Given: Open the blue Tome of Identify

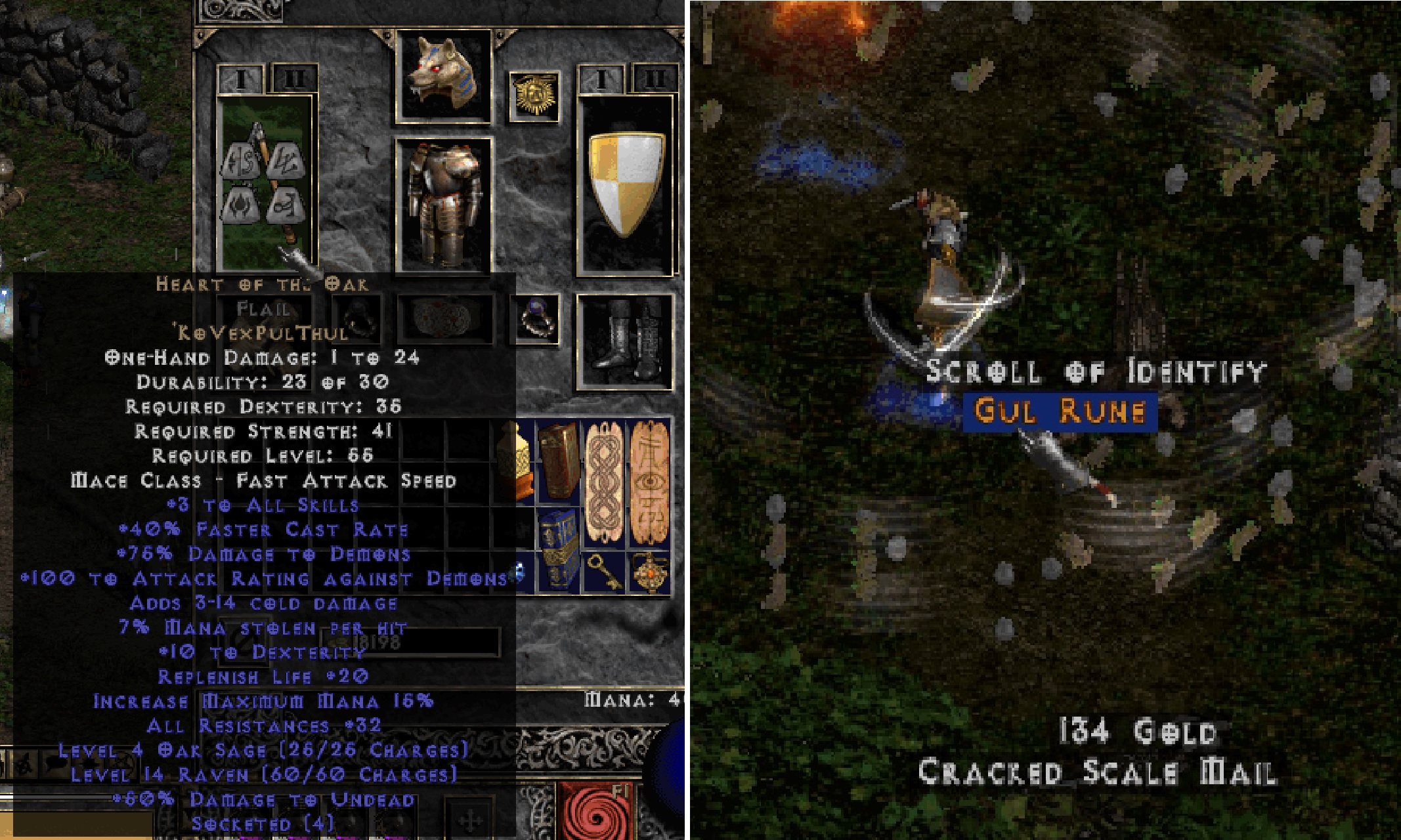Looking at the screenshot, I should 559,551.
